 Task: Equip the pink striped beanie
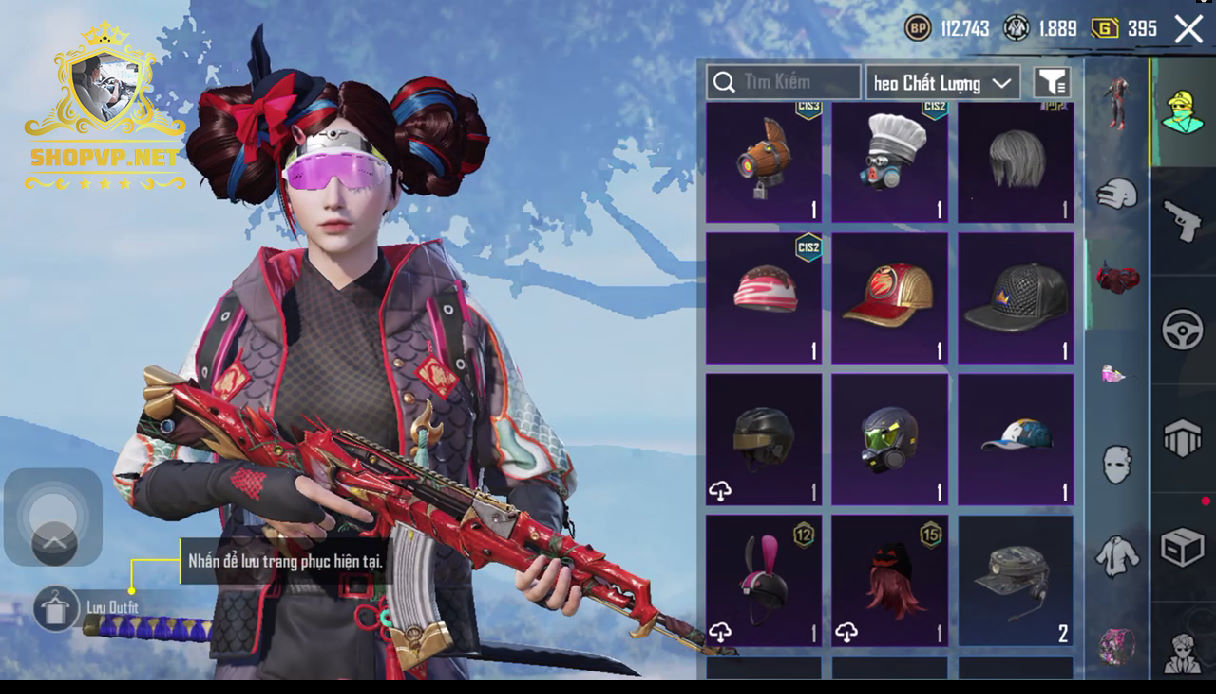click(764, 298)
